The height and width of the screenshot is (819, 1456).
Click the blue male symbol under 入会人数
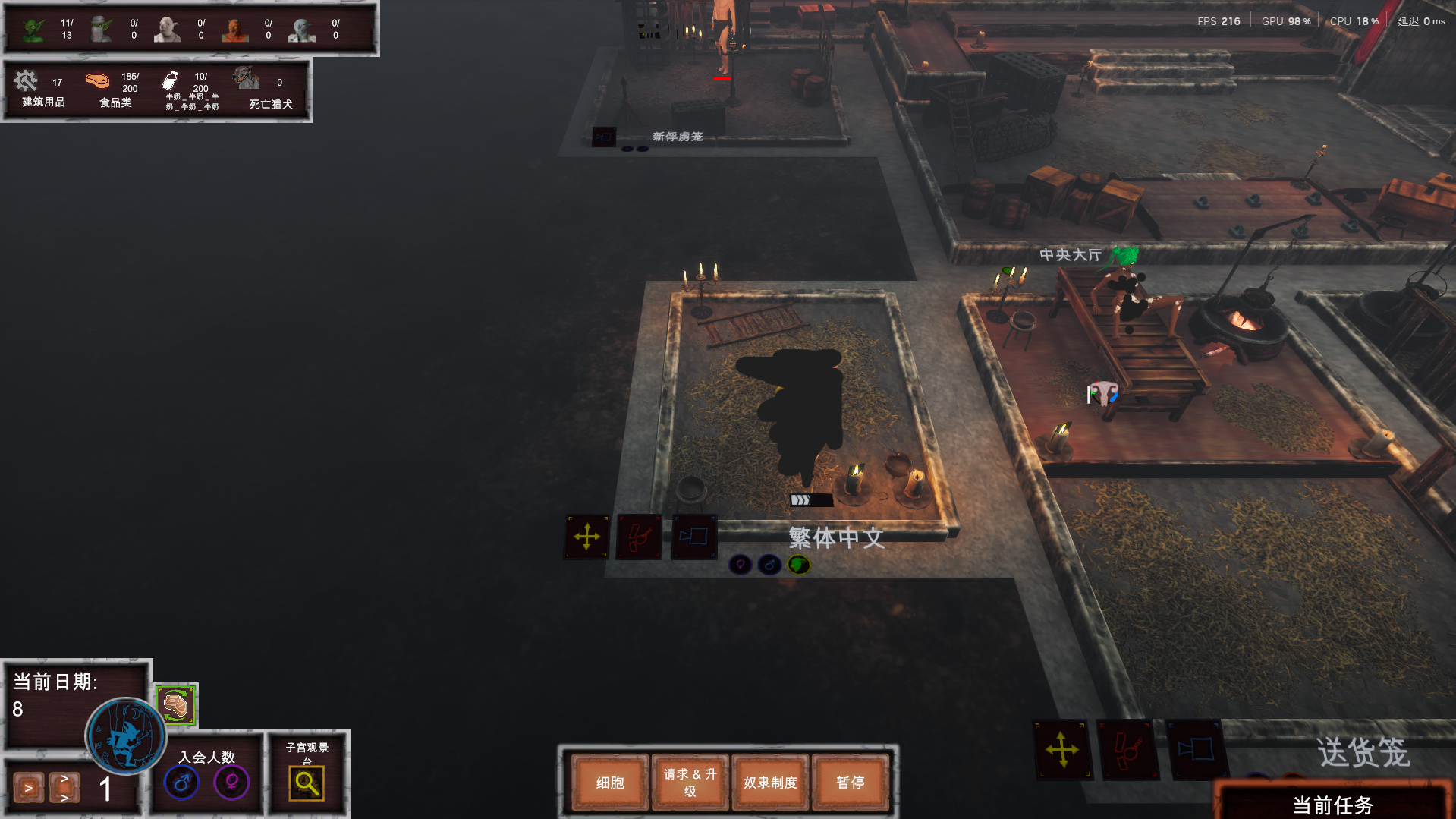181,783
